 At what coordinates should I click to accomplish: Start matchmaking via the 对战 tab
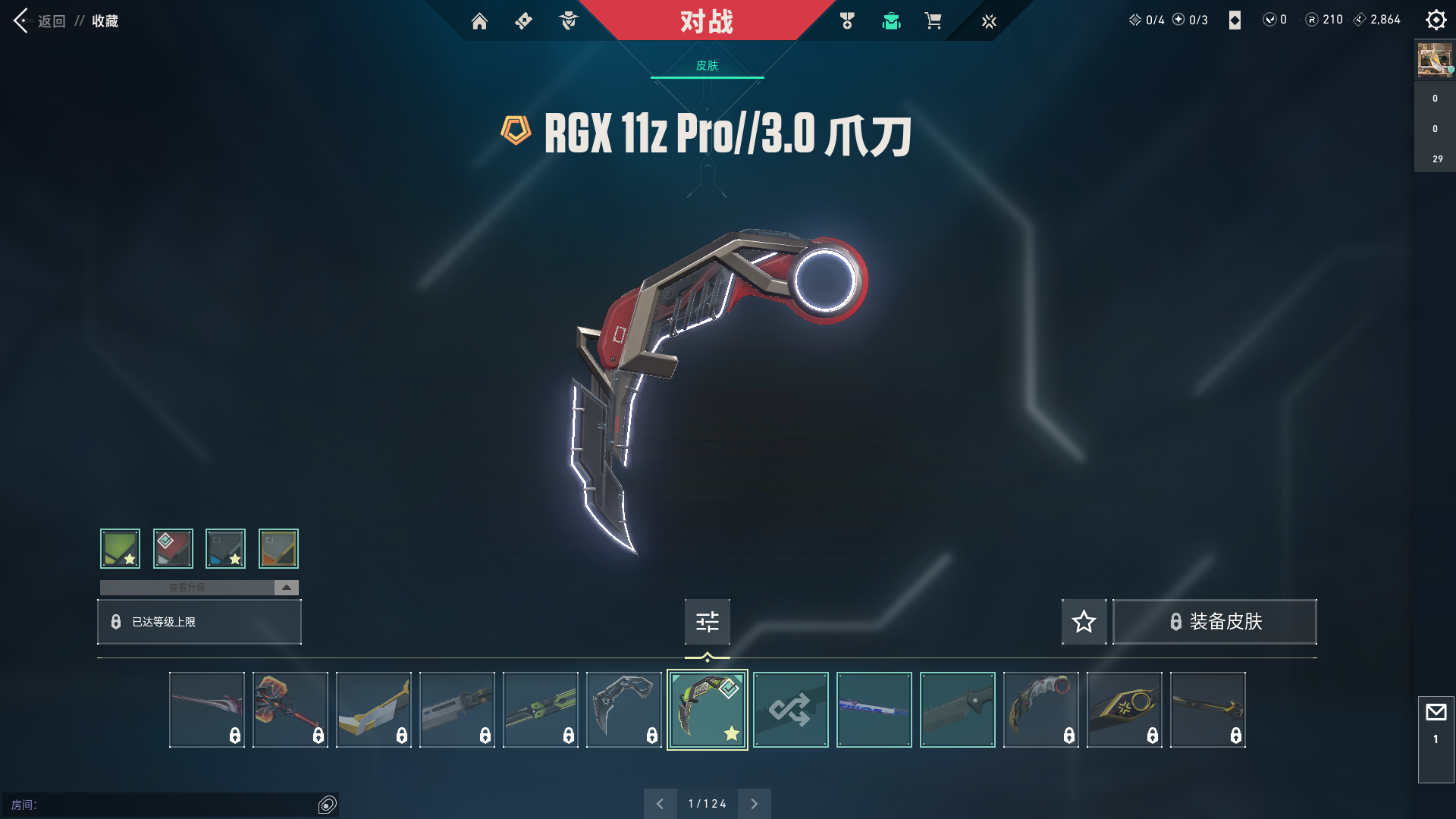[x=706, y=21]
